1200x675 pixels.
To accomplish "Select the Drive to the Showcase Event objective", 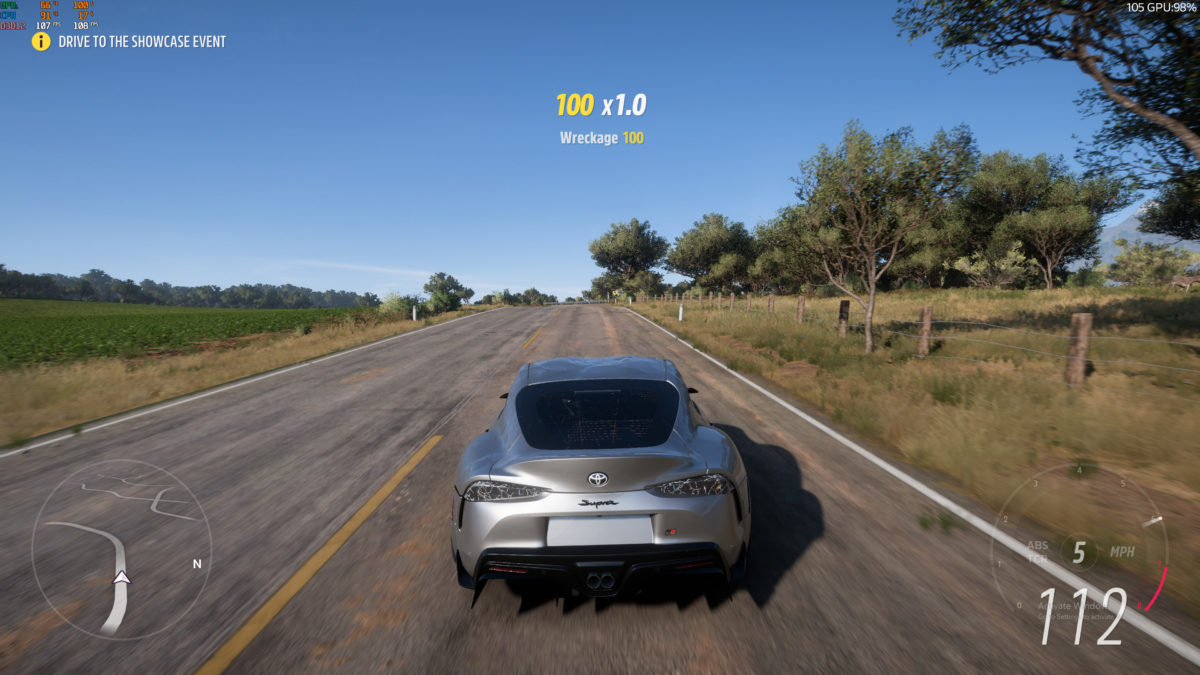I will point(141,42).
